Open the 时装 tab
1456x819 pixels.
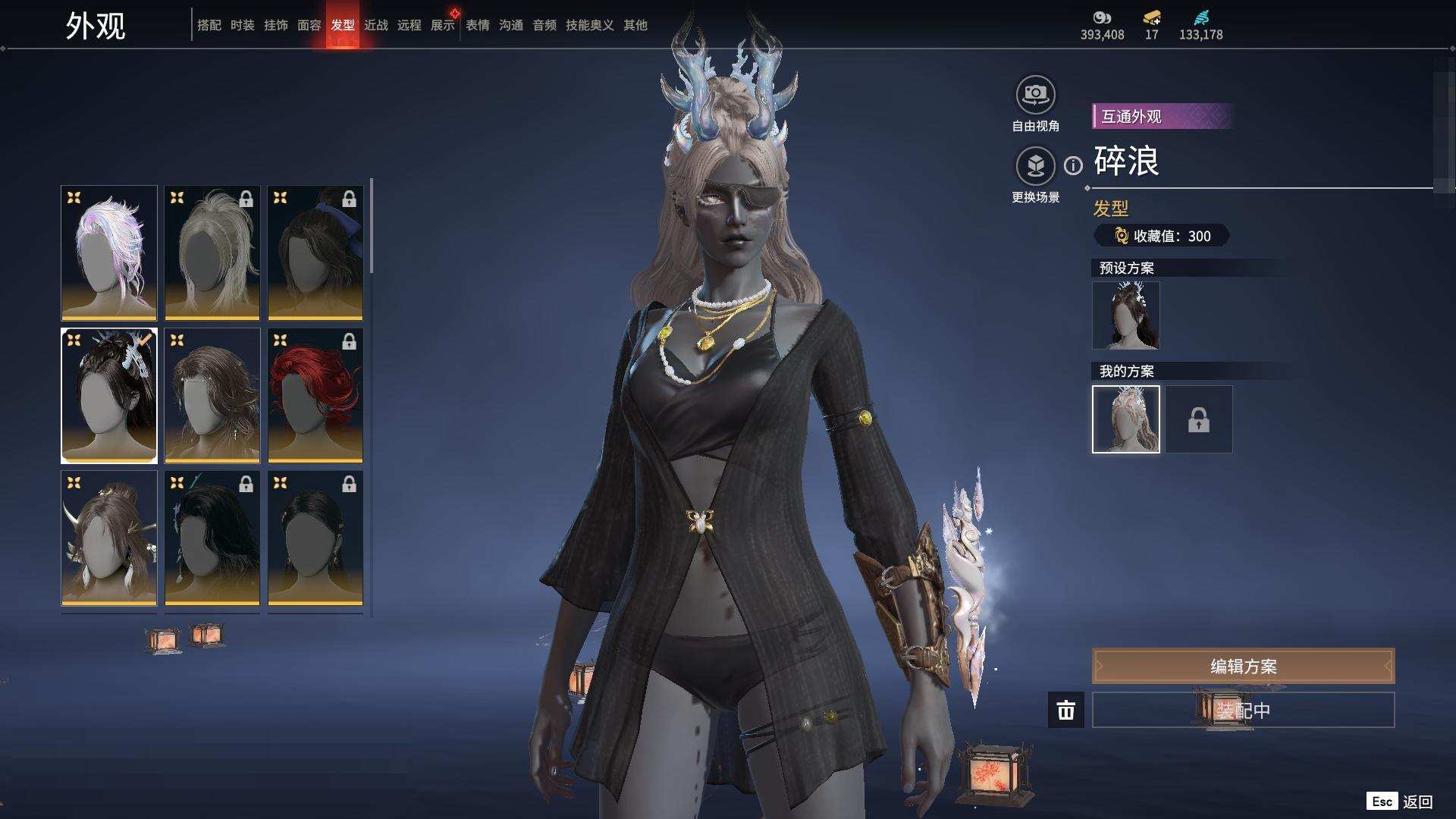(242, 25)
